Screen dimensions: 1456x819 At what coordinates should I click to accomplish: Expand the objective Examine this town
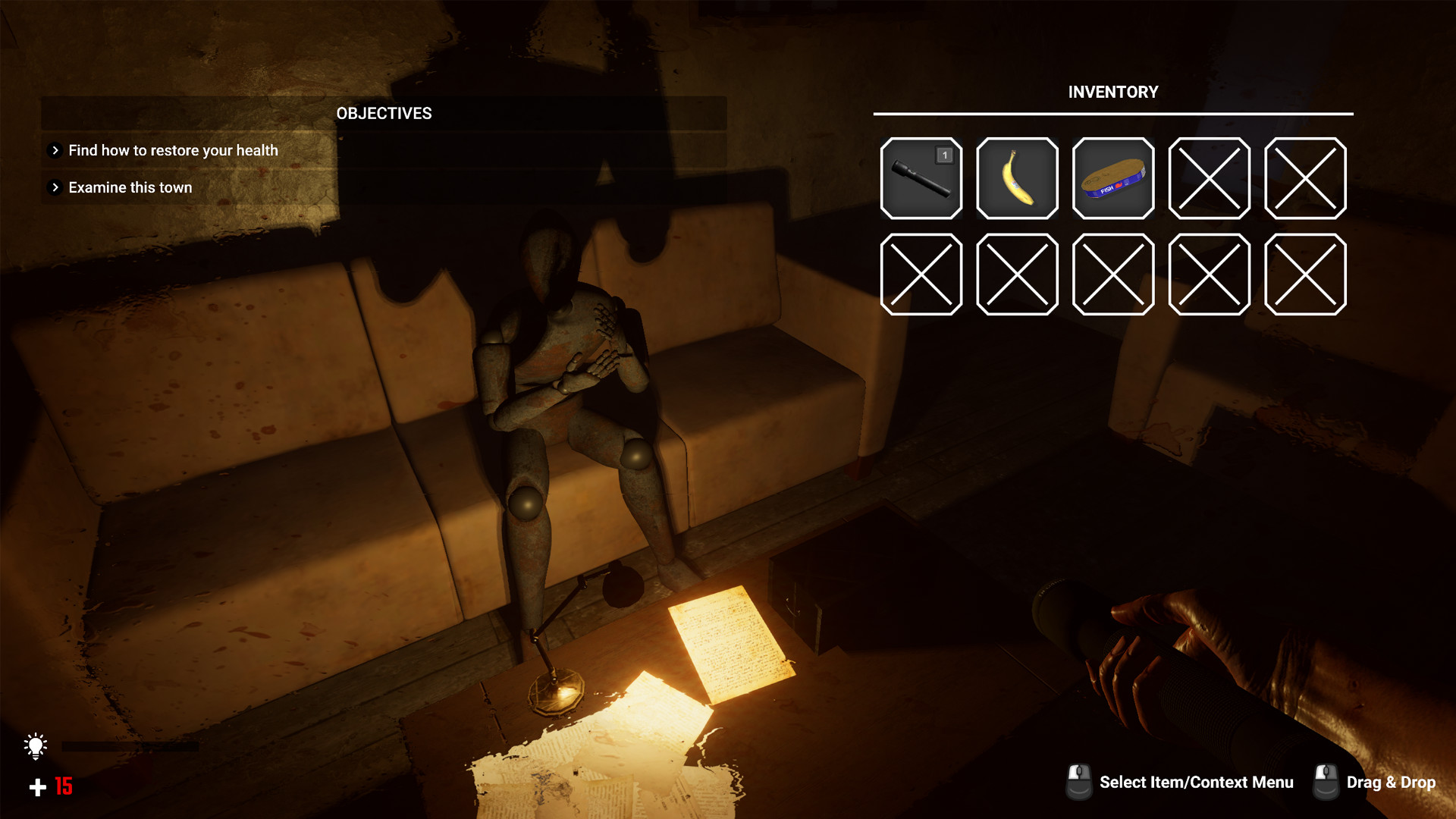[x=54, y=187]
